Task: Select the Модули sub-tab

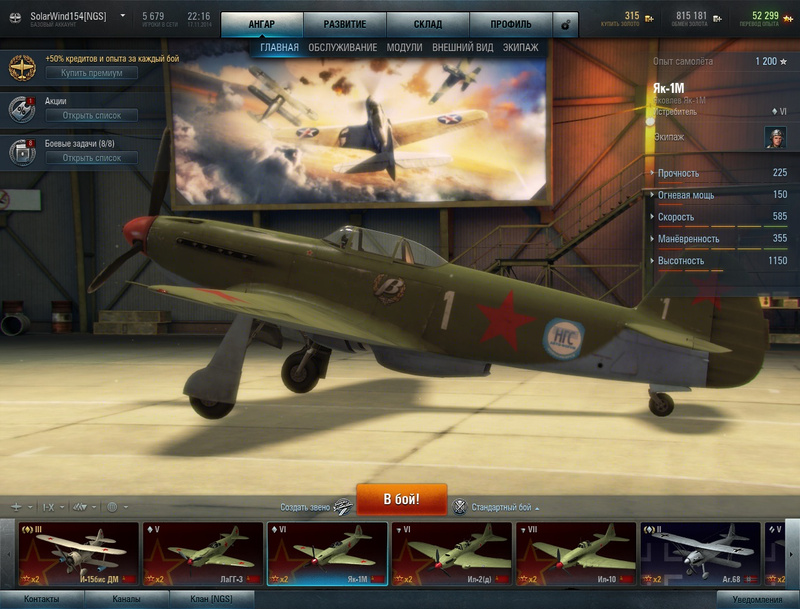Action: click(x=404, y=47)
